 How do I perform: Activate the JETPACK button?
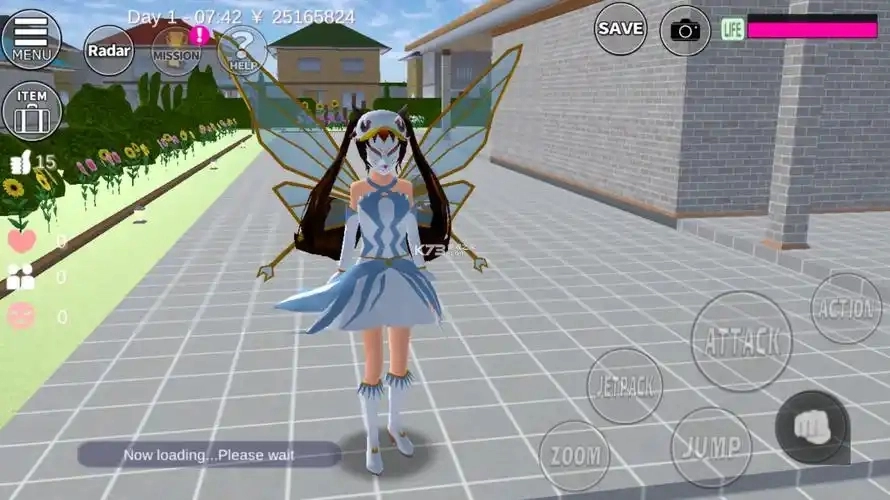pos(624,385)
